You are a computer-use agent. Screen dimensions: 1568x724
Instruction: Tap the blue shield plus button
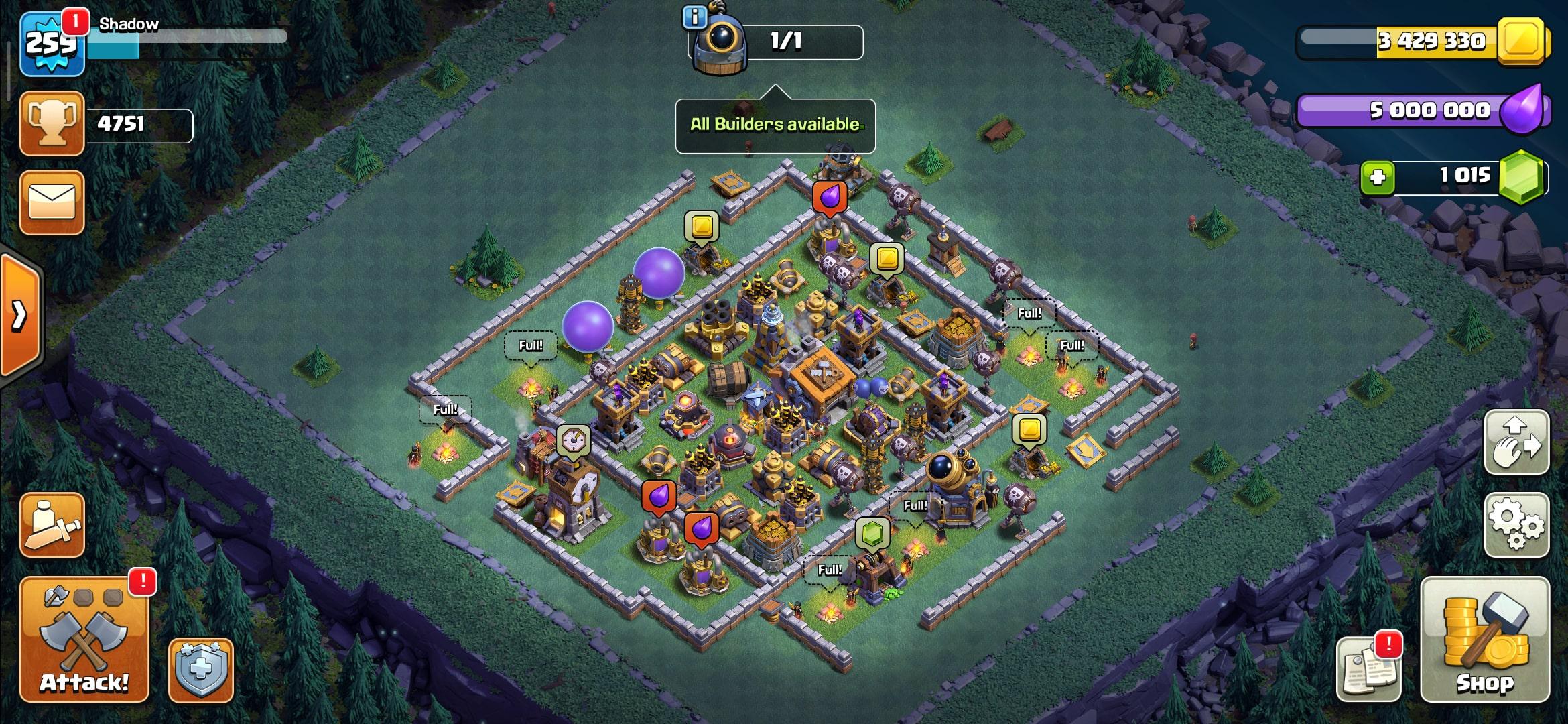pyautogui.click(x=200, y=670)
